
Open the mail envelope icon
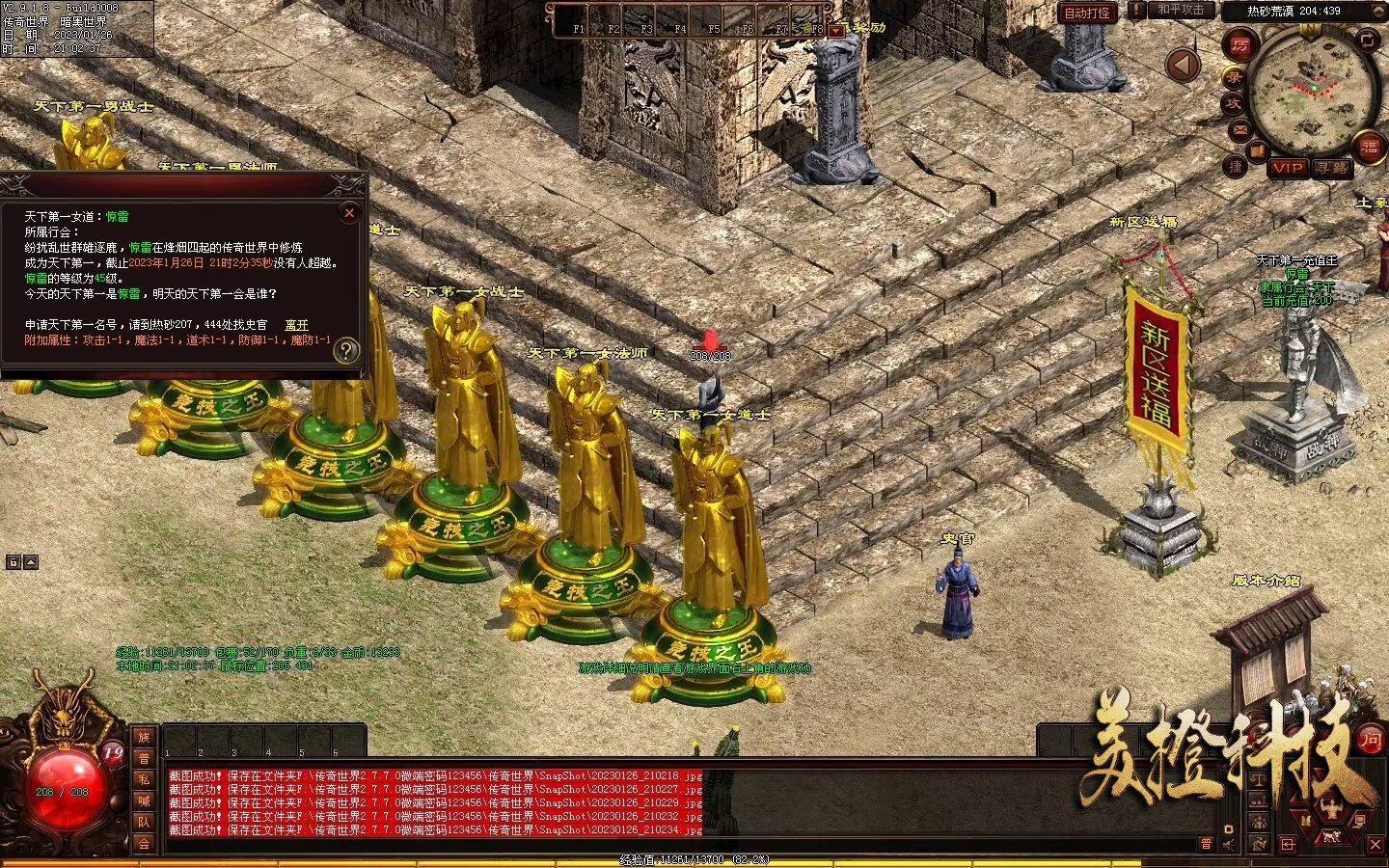(x=1239, y=130)
